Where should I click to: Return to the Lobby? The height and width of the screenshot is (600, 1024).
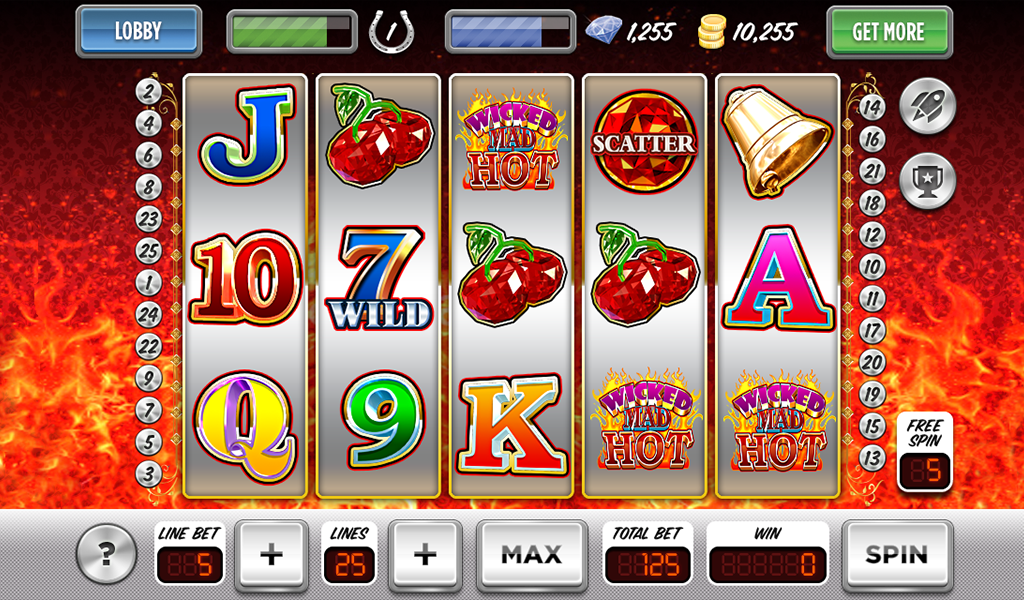(138, 31)
